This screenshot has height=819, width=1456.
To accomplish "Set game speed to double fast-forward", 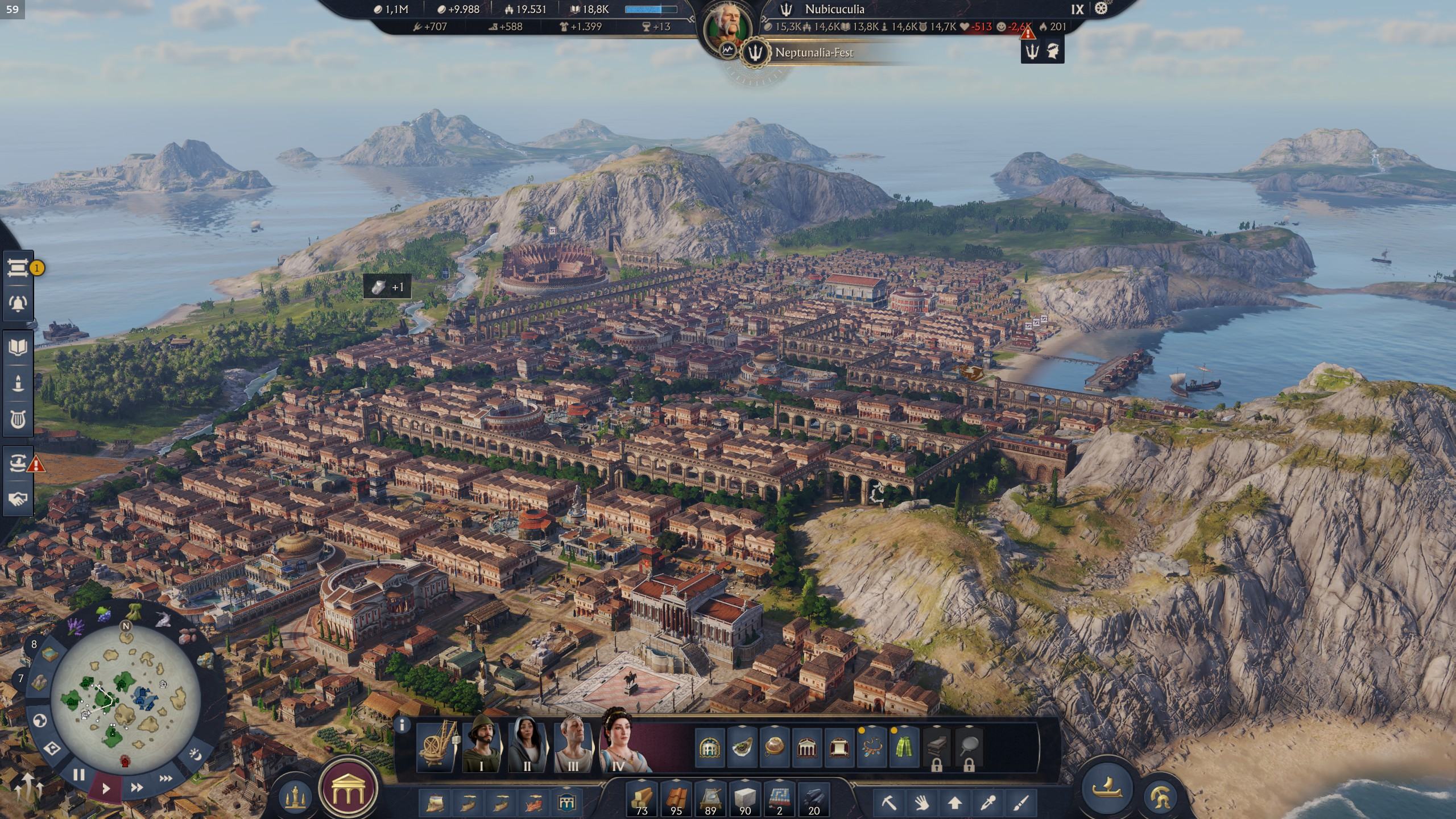I will point(136,788).
